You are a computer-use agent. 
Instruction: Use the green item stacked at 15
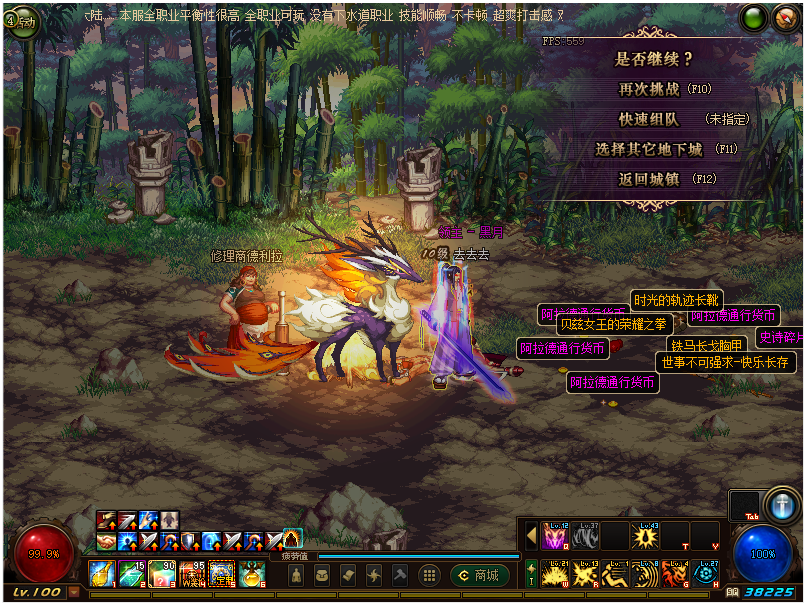coord(133,573)
